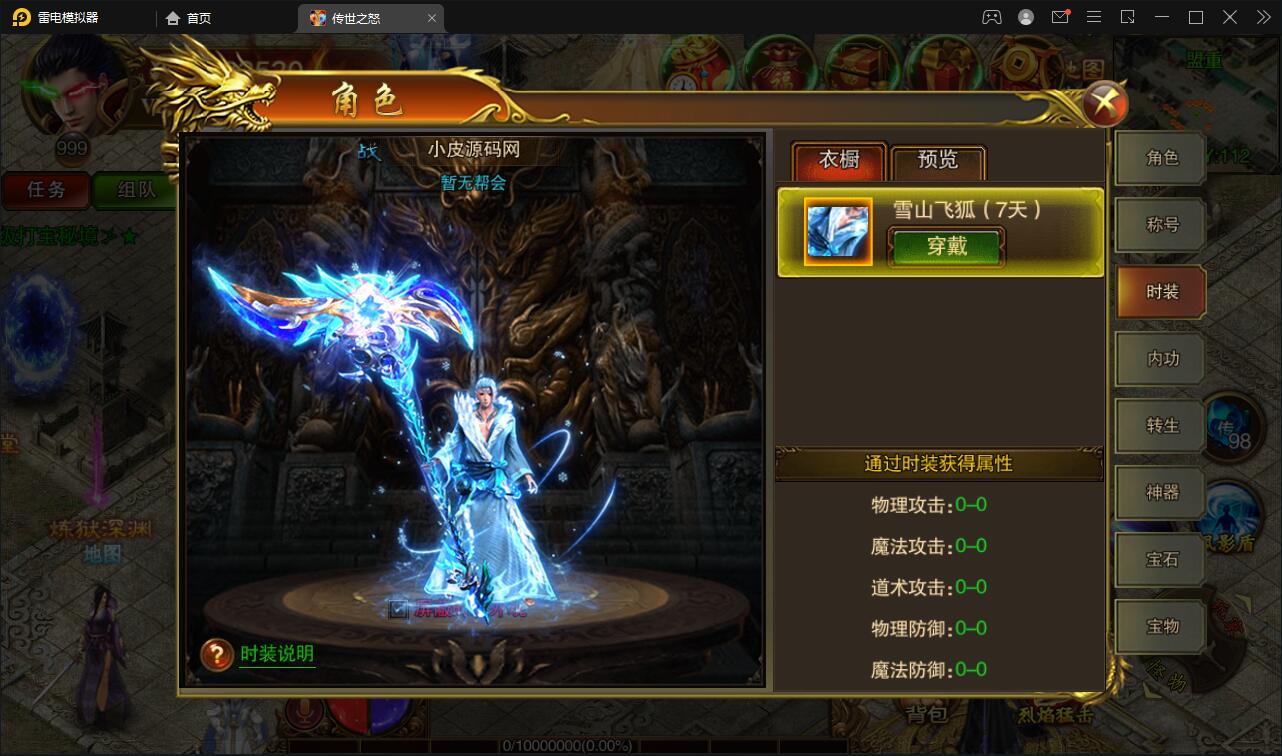The height and width of the screenshot is (756, 1282).
Task: Toggle the 称号 sidebar entry
Action: pos(1159,224)
